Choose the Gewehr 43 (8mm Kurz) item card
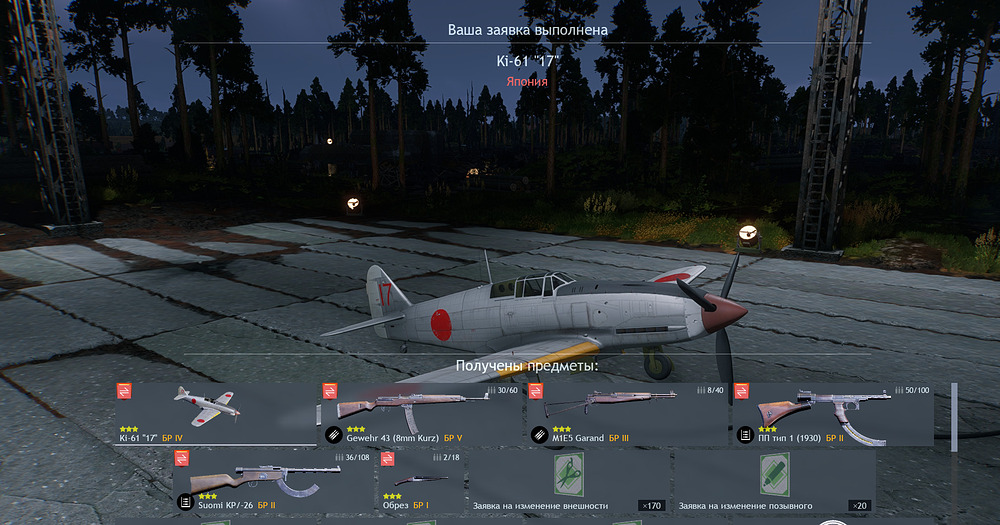The image size is (1000, 525). pos(421,414)
